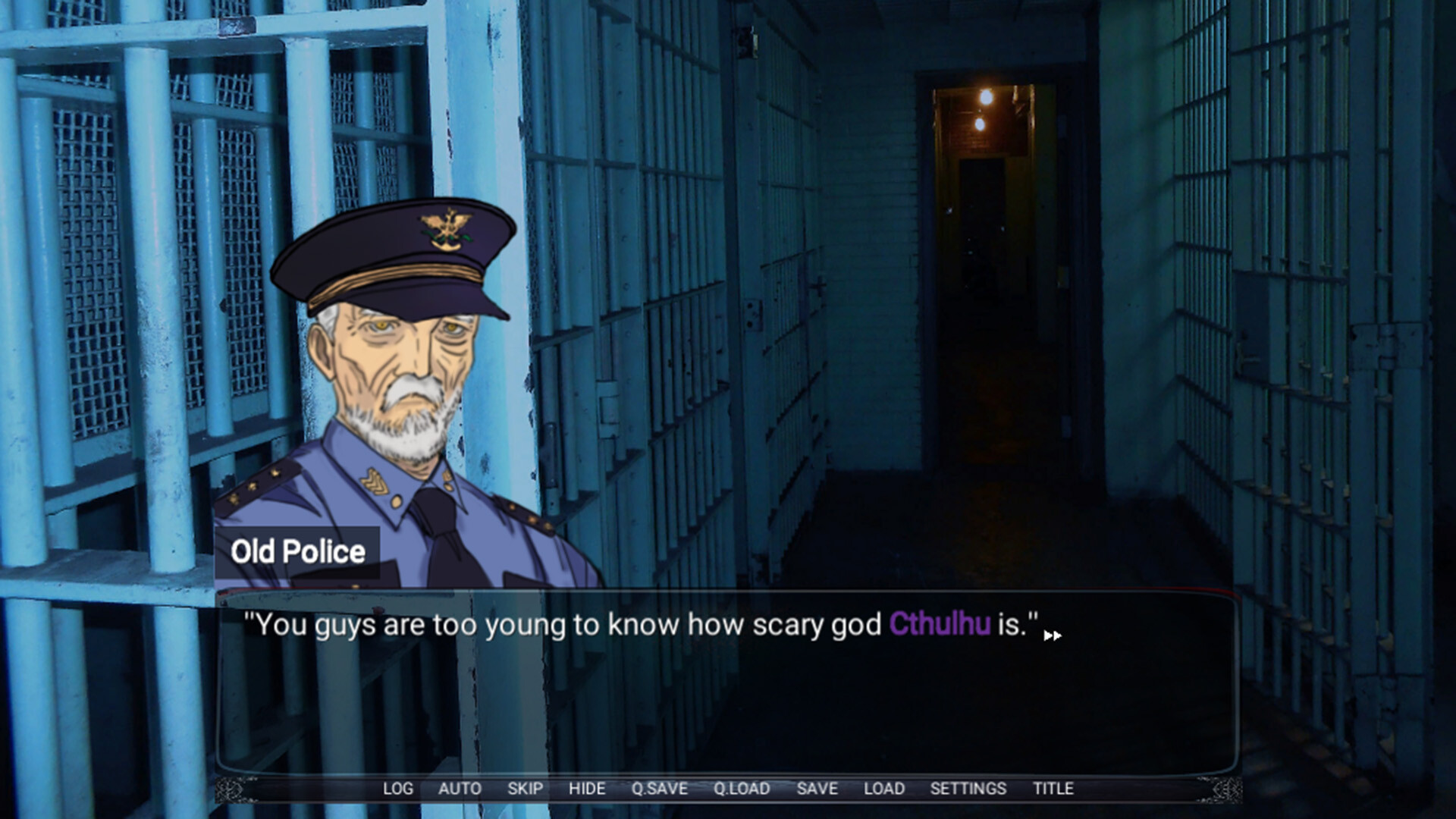1456x819 pixels.
Task: Open the dialogue LOG history
Action: coord(397,789)
